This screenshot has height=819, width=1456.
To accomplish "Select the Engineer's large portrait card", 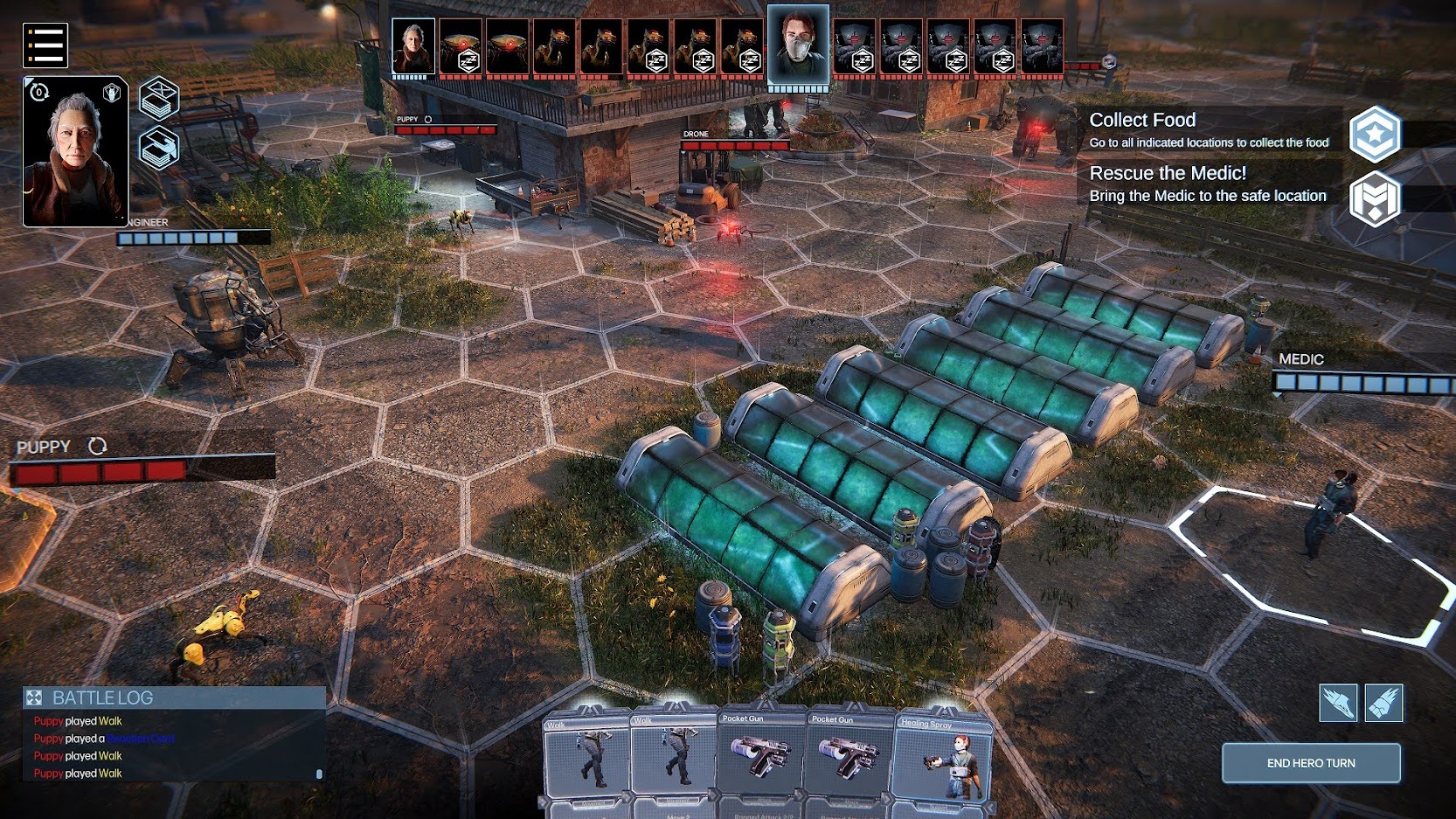I will (75, 152).
